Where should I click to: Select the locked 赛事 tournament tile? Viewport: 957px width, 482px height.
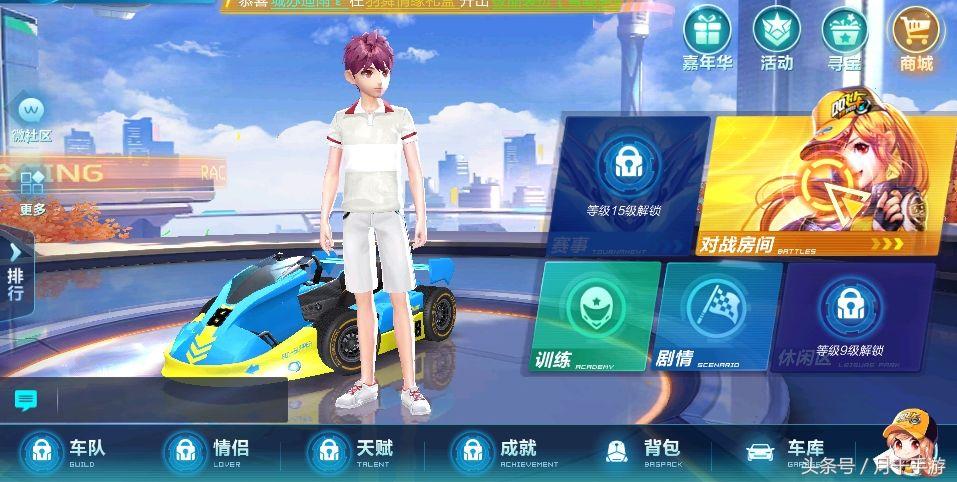coord(625,185)
